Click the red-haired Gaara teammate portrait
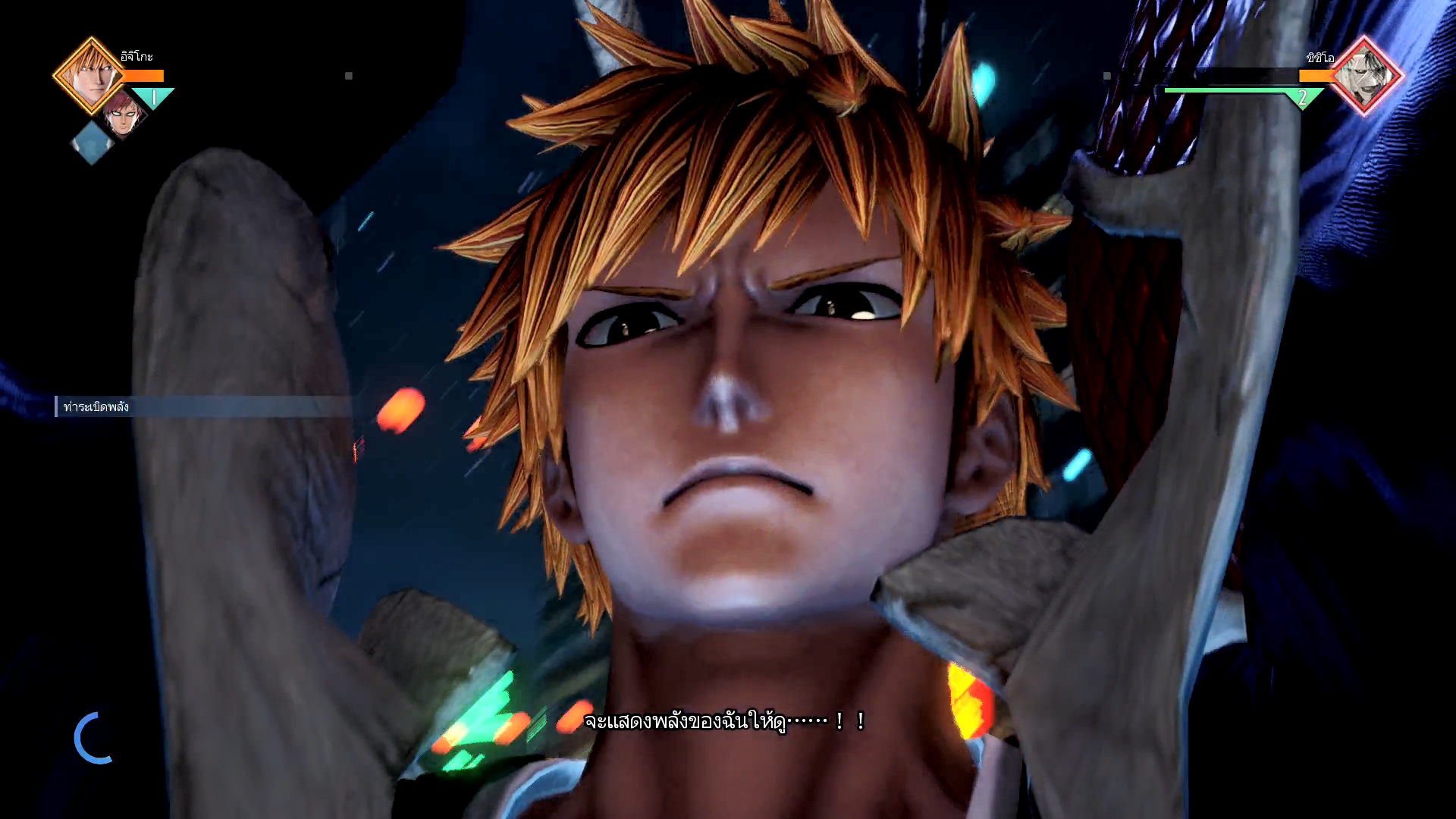1456x819 pixels. (x=124, y=115)
